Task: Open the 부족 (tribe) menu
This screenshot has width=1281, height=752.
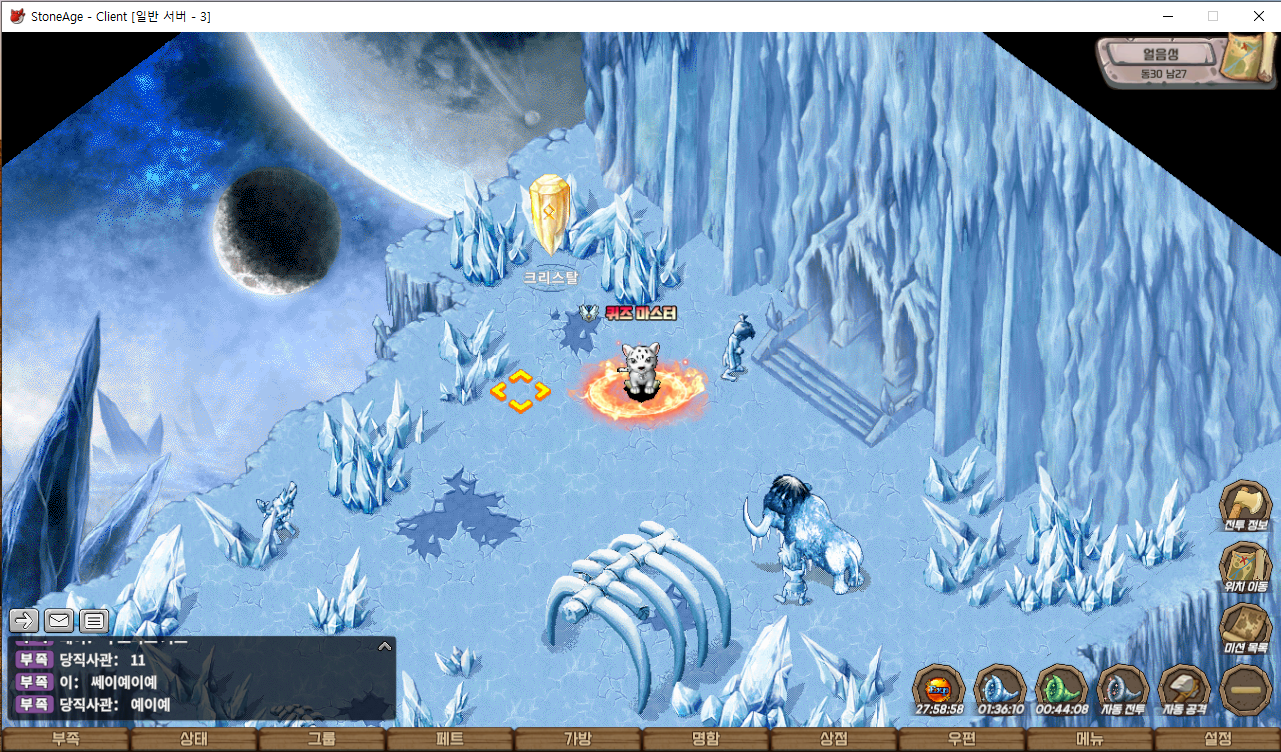Action: pyautogui.click(x=65, y=740)
